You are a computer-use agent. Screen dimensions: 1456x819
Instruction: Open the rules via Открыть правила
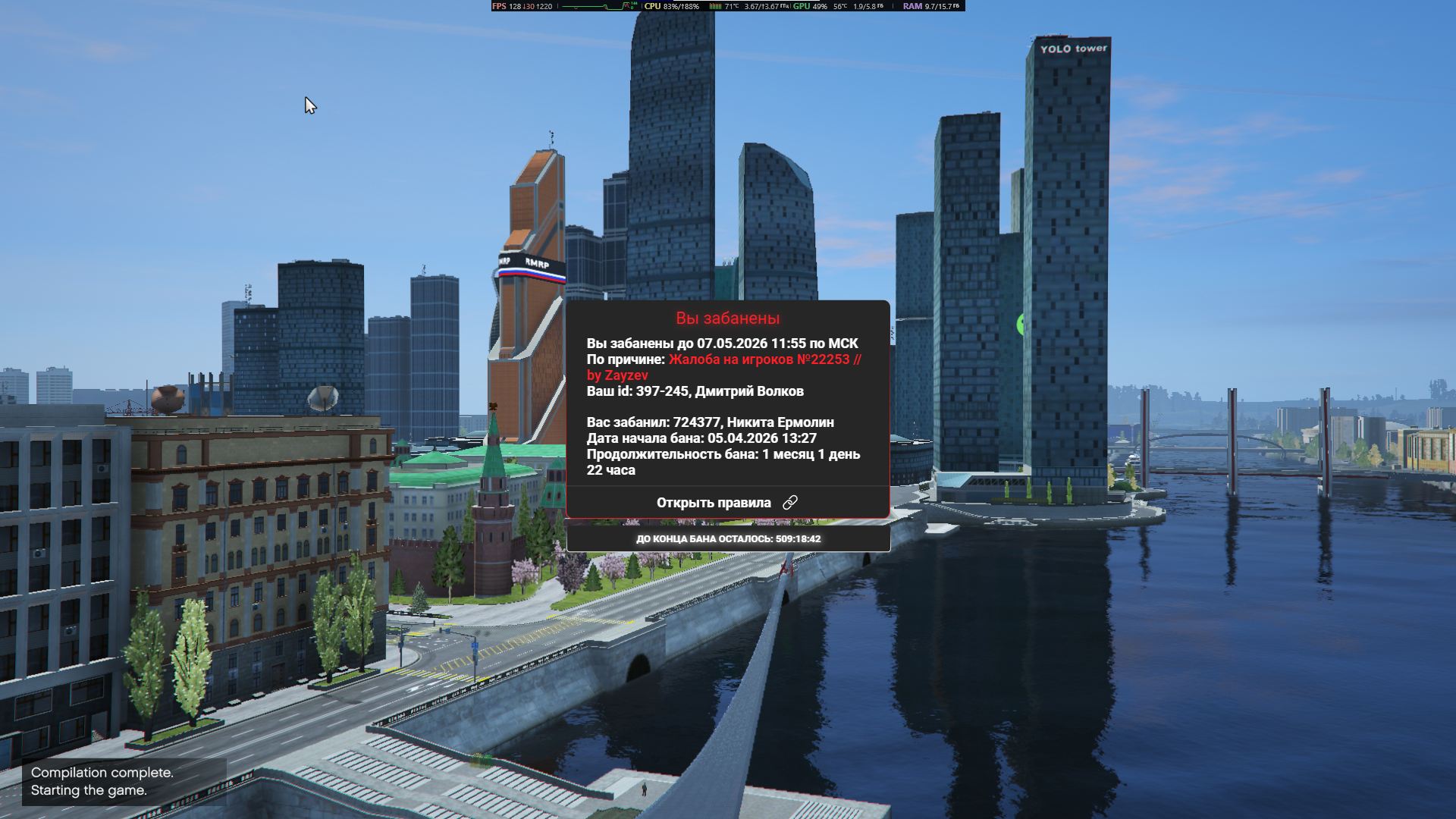click(726, 503)
